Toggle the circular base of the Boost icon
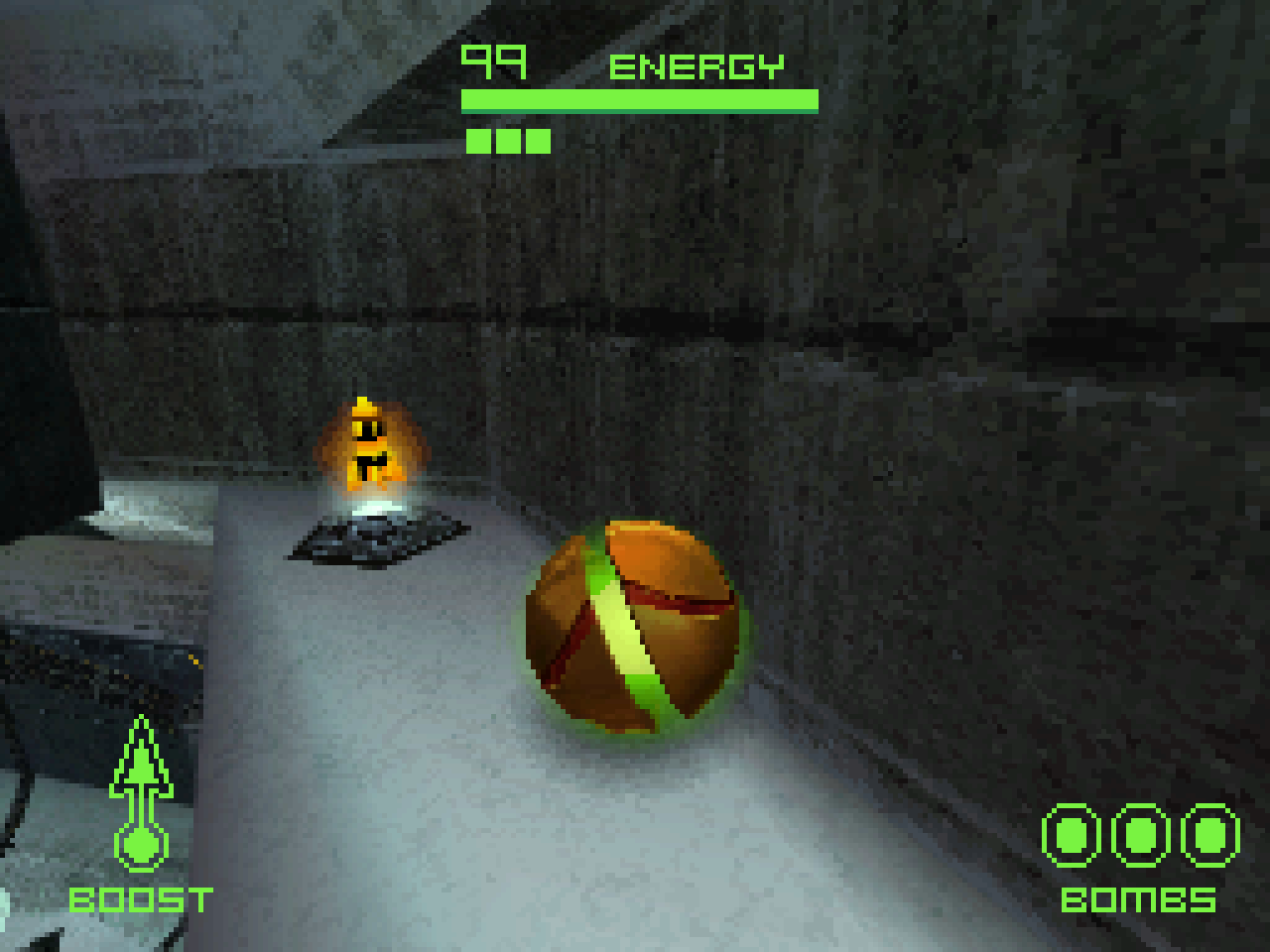The width and height of the screenshot is (1270, 952). coord(143,844)
